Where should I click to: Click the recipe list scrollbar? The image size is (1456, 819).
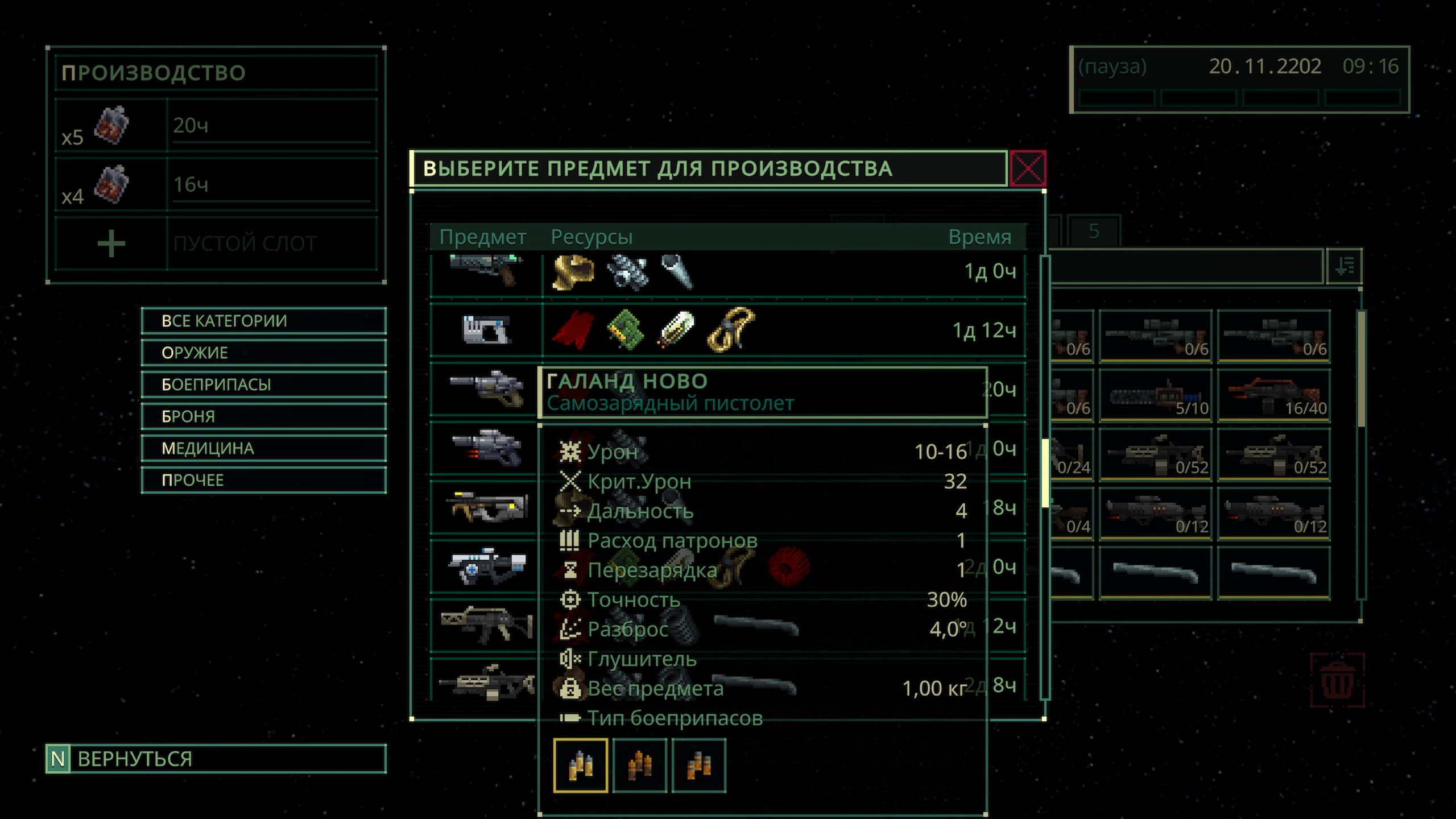[x=1045, y=472]
